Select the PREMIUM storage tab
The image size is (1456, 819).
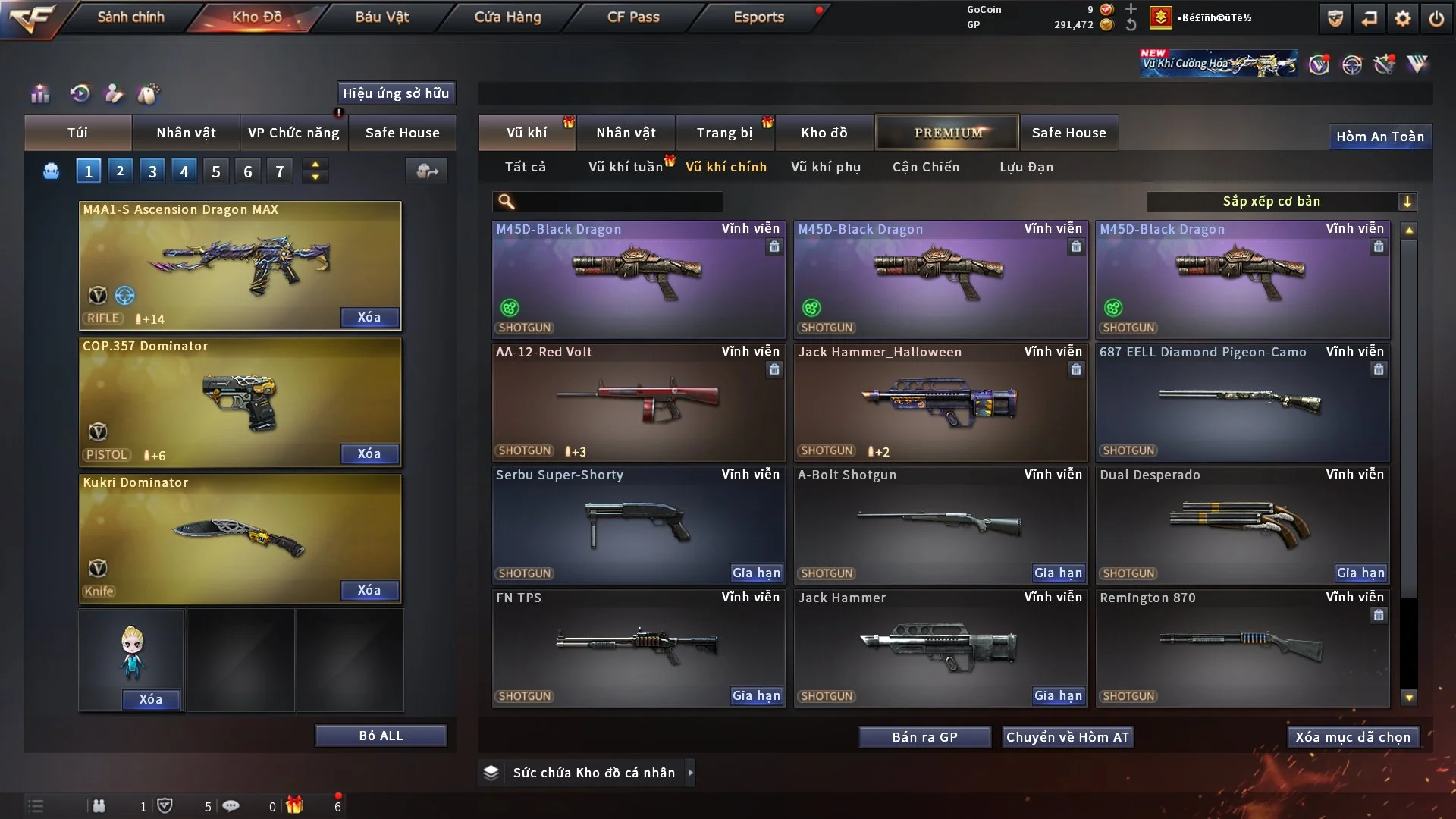947,133
